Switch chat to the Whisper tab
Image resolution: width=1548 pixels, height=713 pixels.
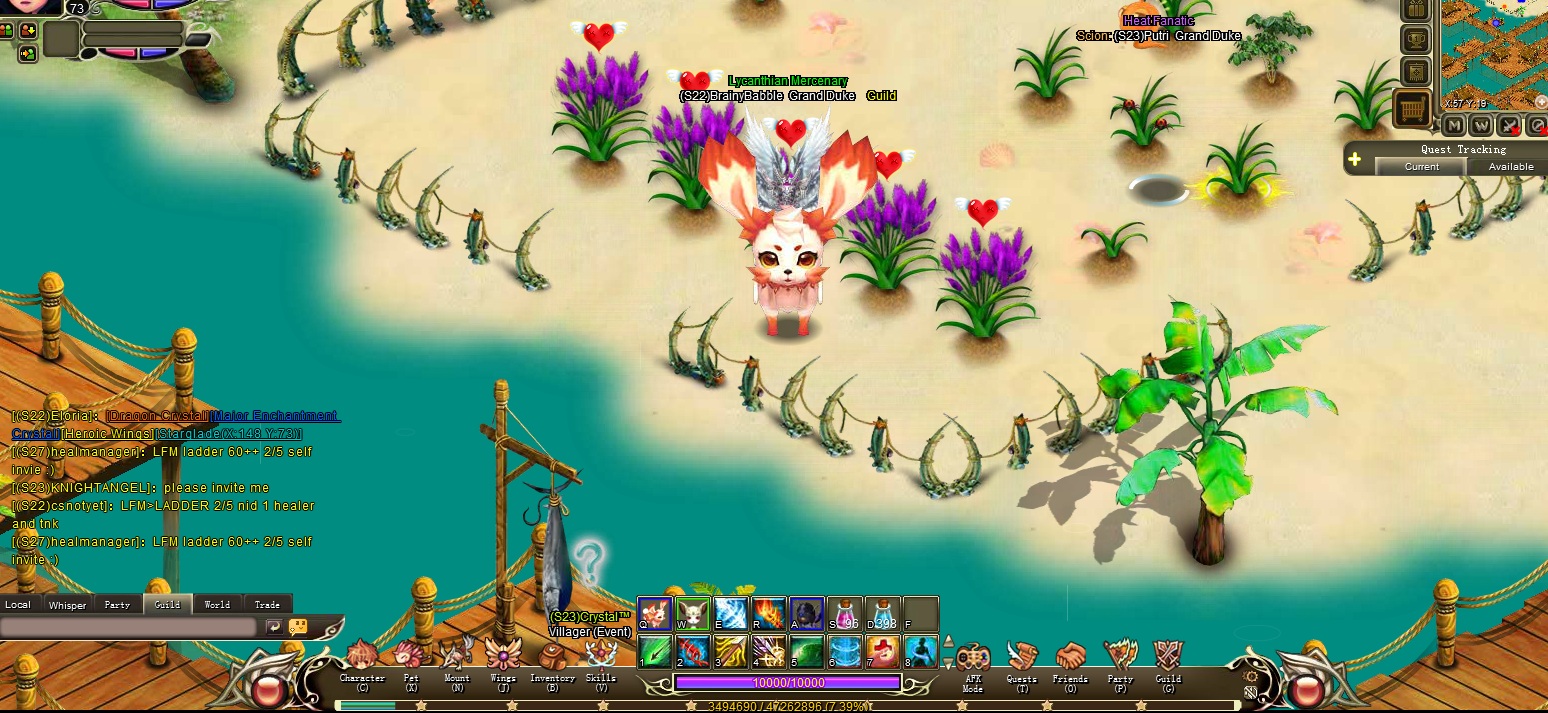pyautogui.click(x=67, y=604)
